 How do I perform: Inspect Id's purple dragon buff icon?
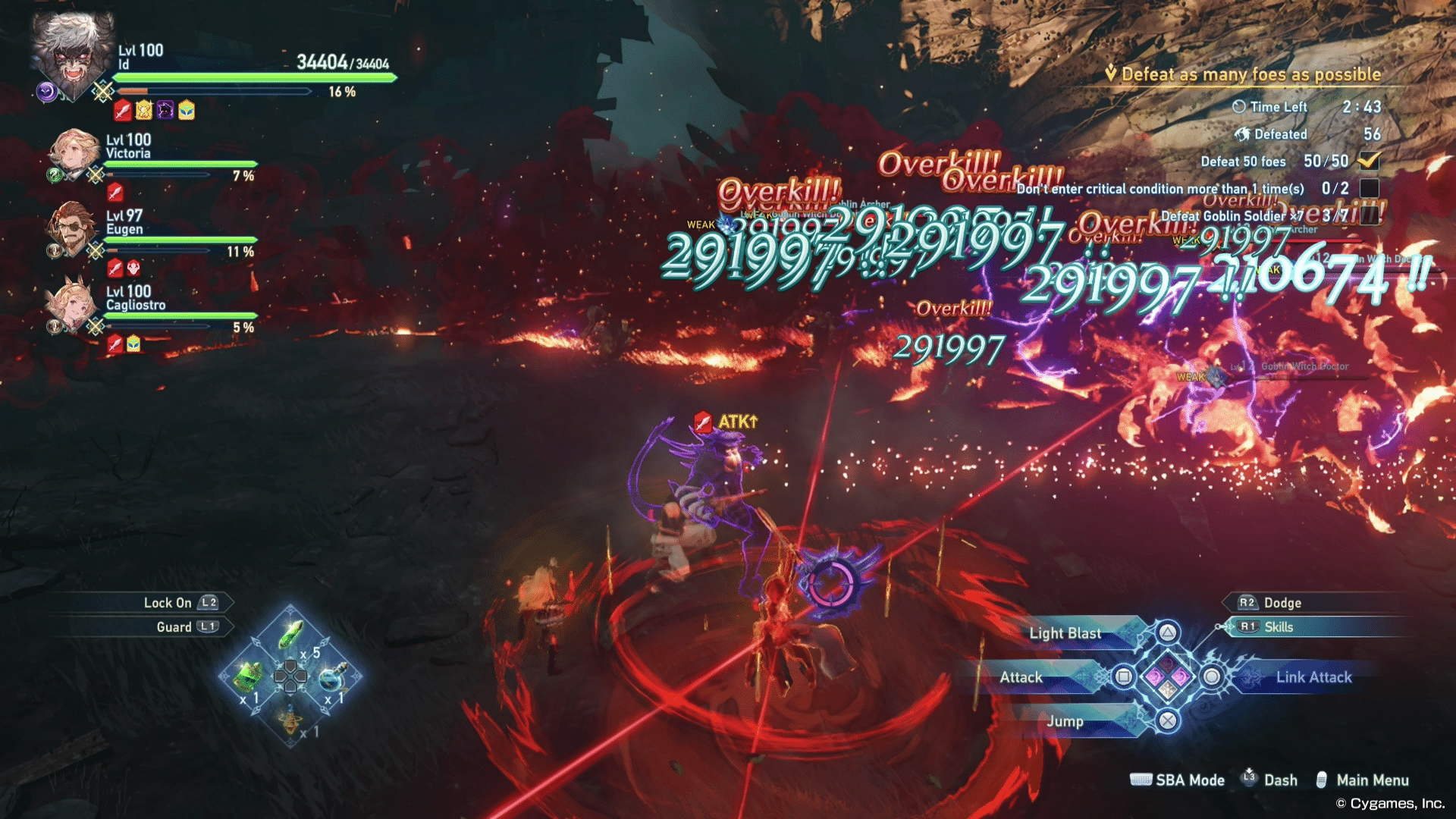tap(165, 111)
